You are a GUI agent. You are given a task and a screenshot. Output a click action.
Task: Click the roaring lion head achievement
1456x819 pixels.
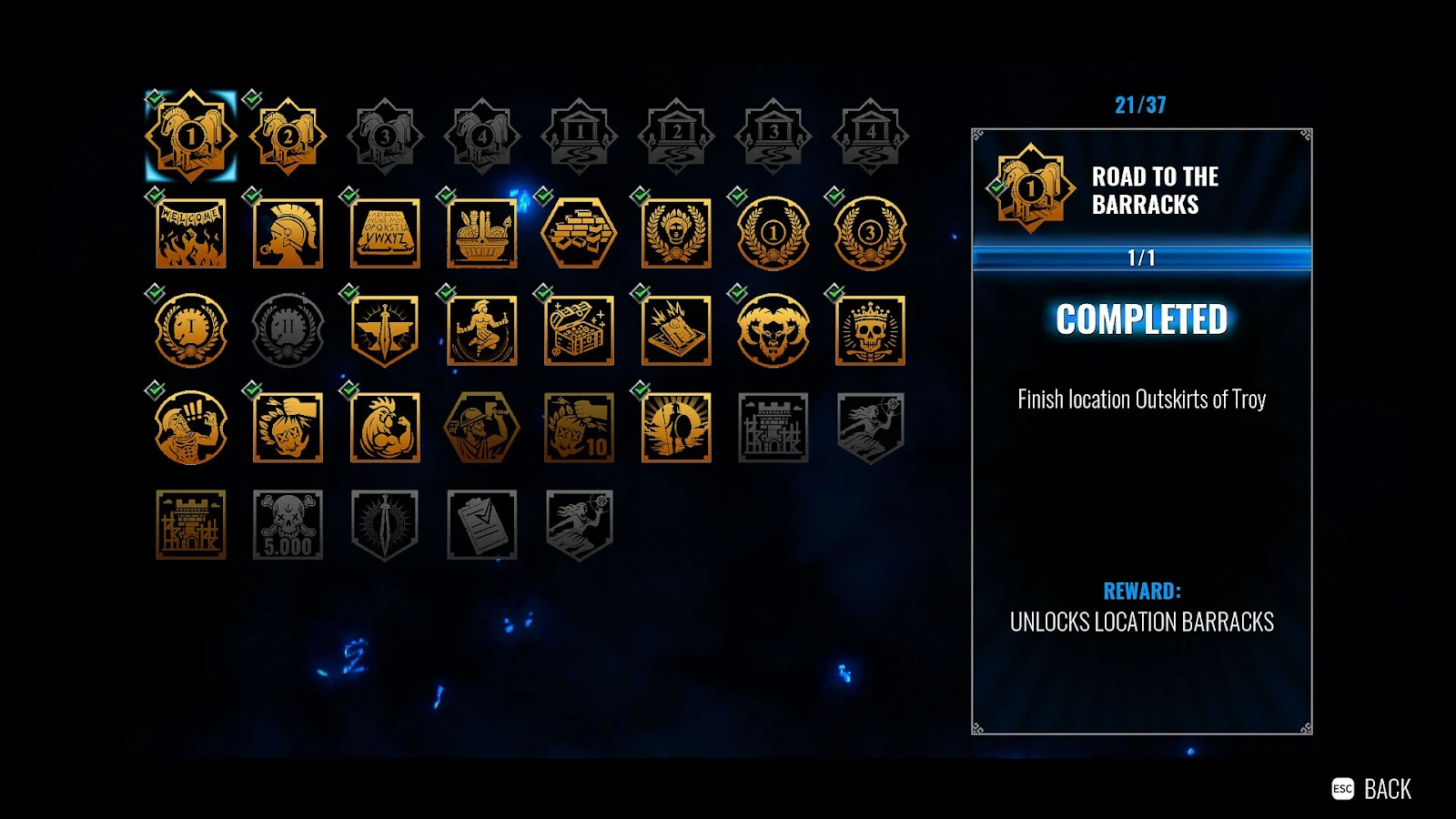click(772, 330)
